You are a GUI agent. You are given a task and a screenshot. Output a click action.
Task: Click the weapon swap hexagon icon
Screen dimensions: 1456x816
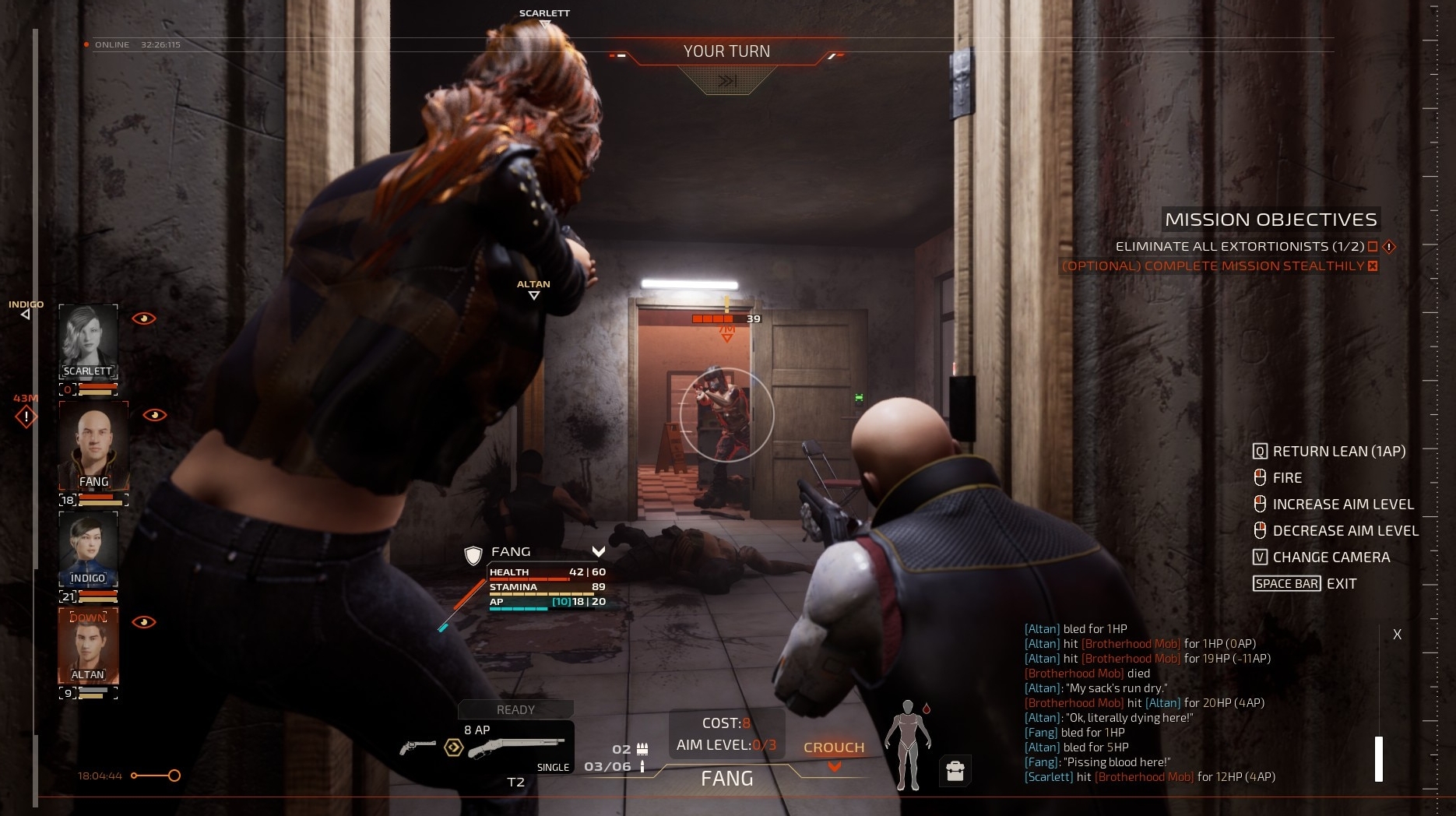[x=453, y=748]
